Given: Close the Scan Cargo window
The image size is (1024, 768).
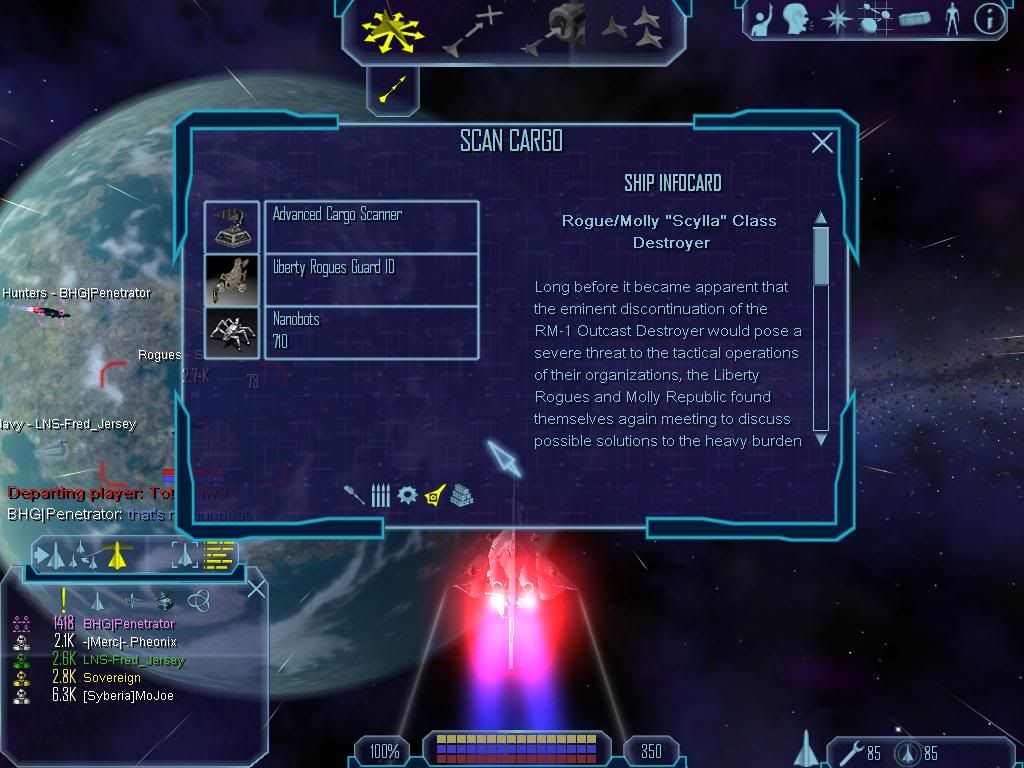Looking at the screenshot, I should coord(822,143).
